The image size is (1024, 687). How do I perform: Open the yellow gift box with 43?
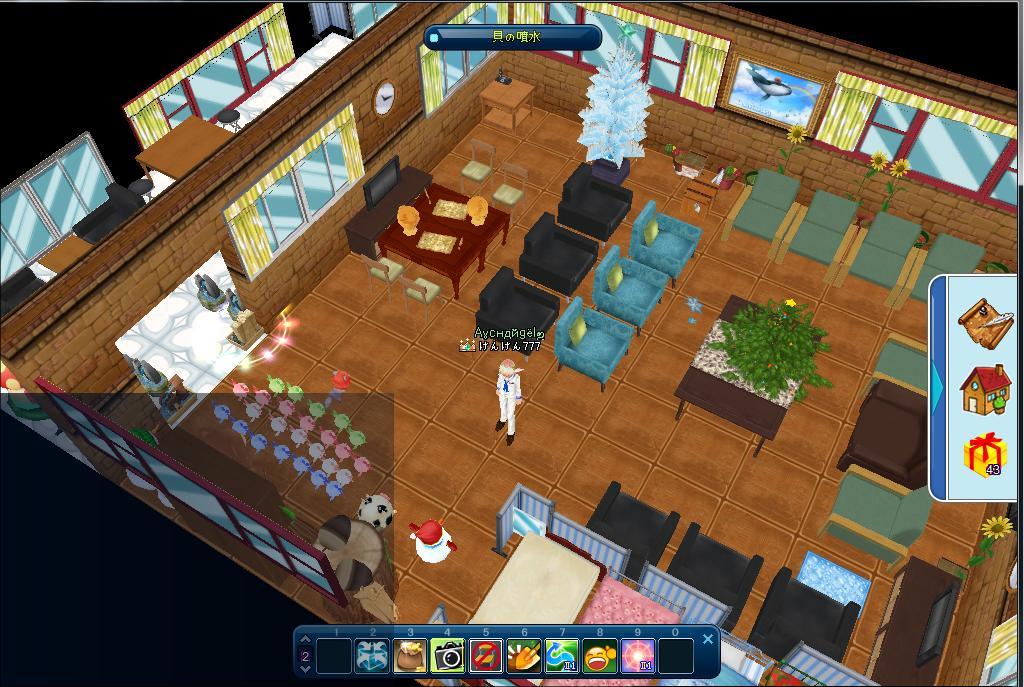pyautogui.click(x=985, y=456)
